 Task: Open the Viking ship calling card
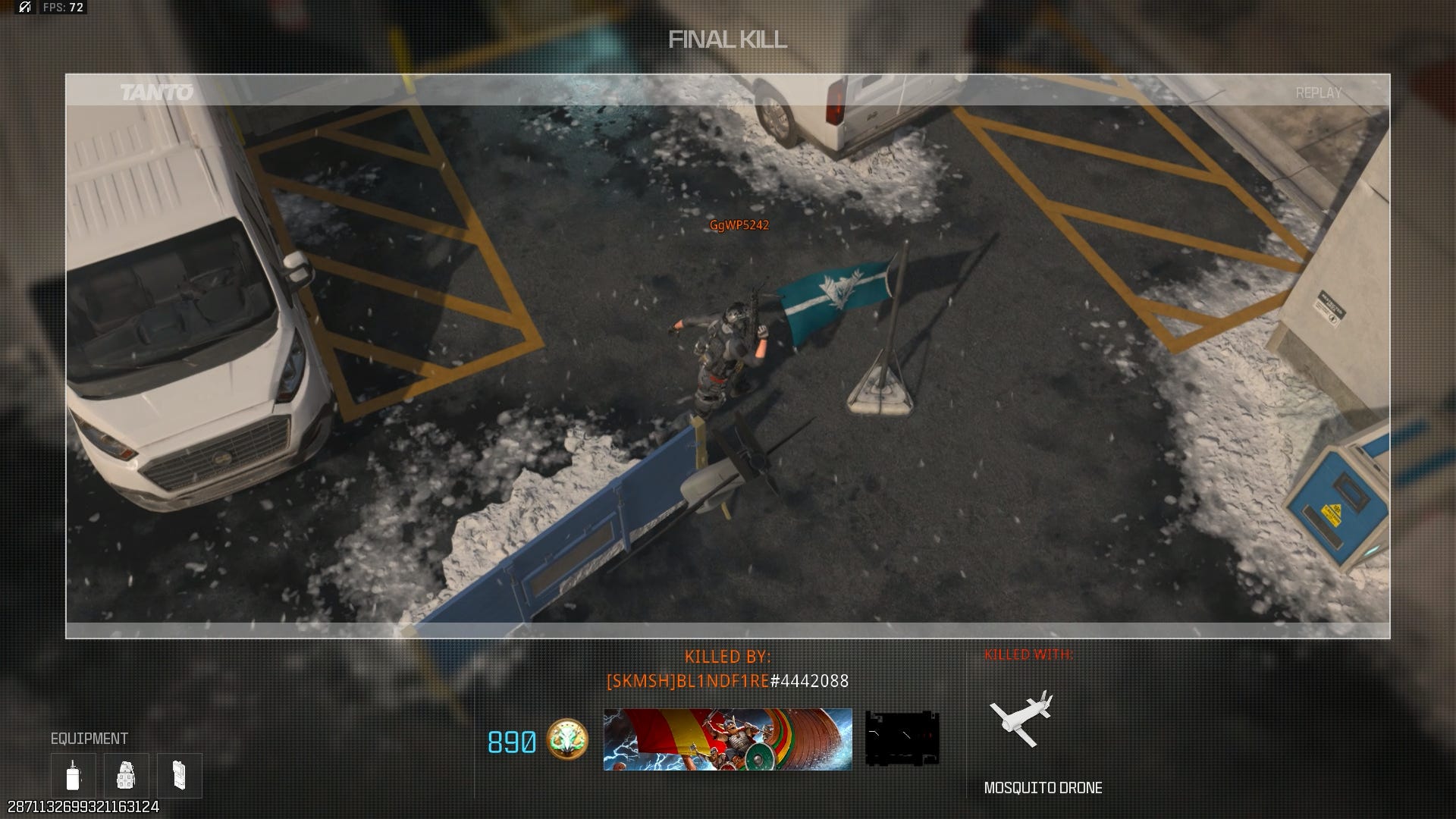[x=727, y=739]
